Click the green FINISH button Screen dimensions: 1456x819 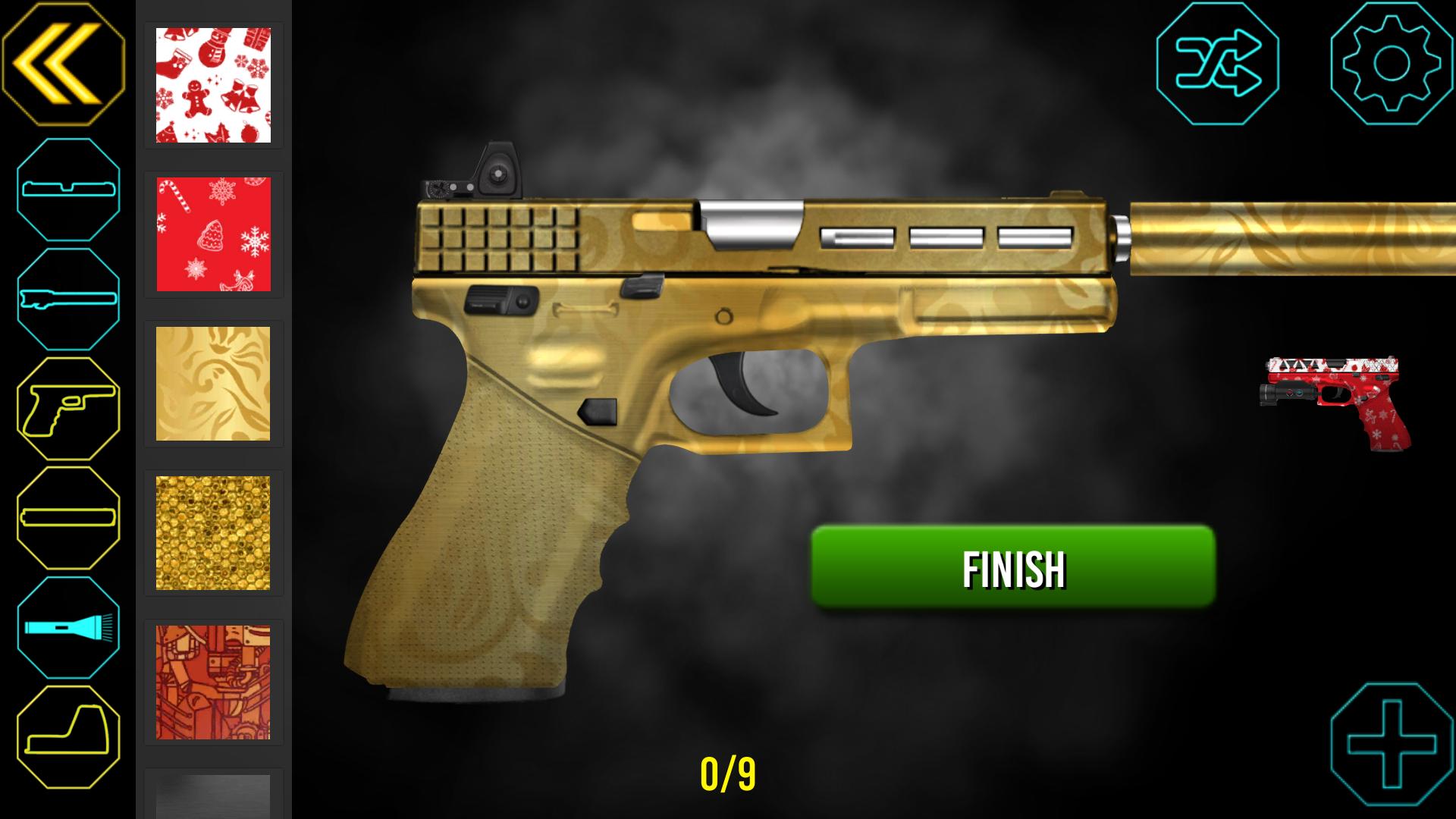coord(1013,567)
